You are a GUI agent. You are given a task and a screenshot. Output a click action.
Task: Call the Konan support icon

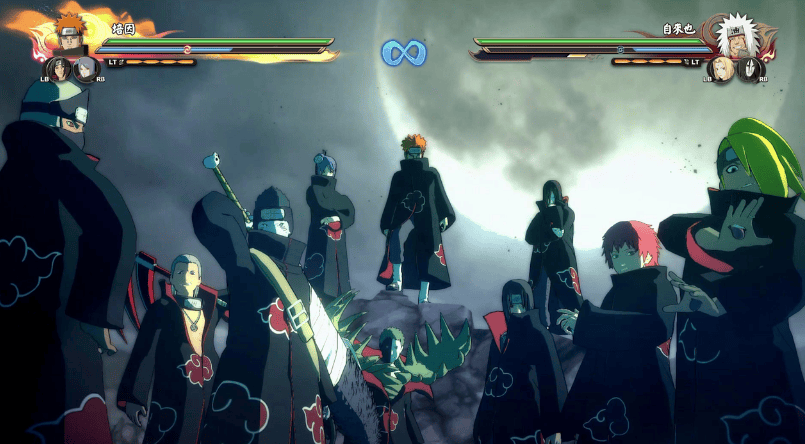85,69
